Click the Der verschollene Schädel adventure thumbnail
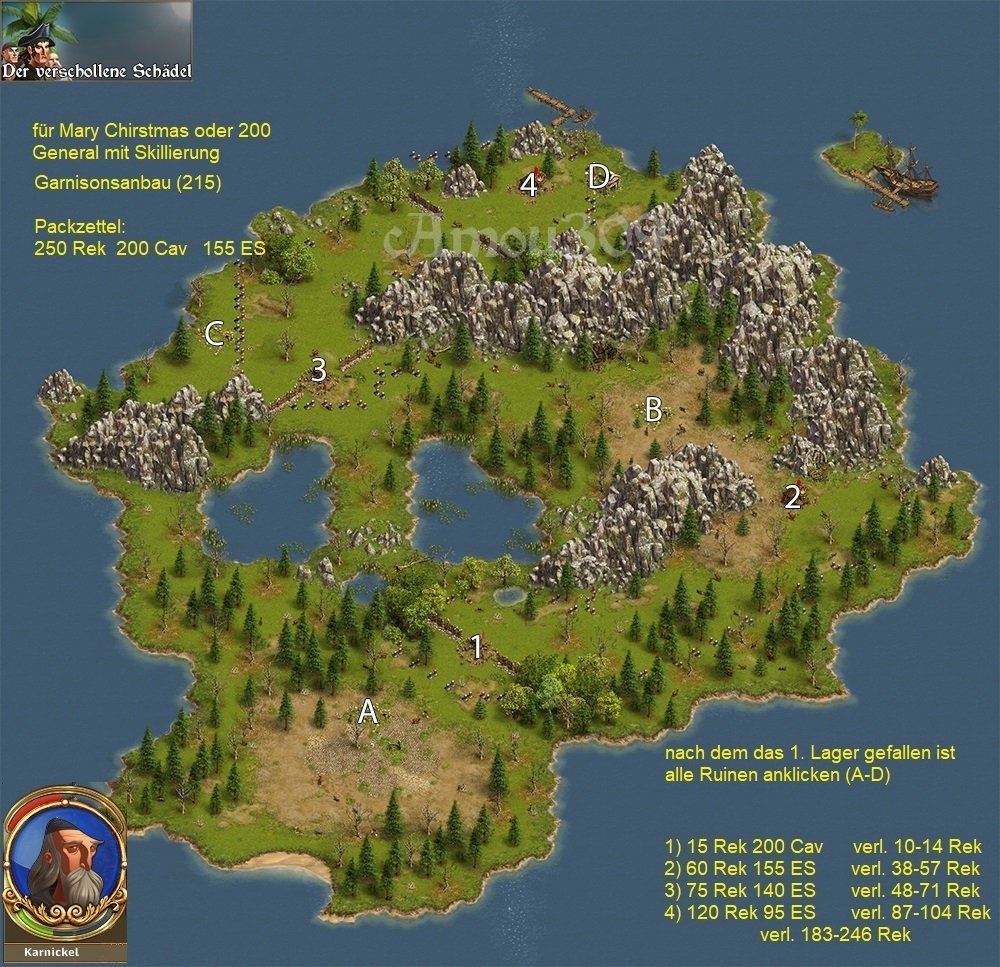The image size is (1000, 967). coord(97,42)
